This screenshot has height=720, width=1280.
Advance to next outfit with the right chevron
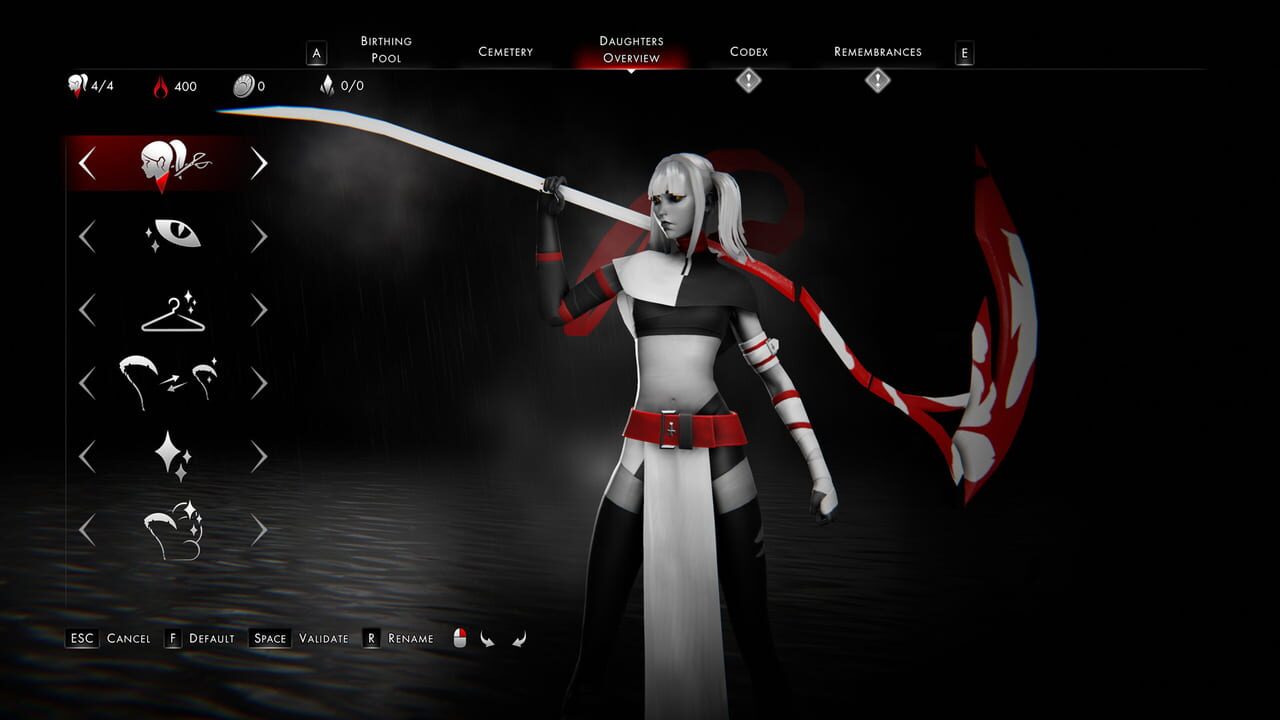coord(260,310)
